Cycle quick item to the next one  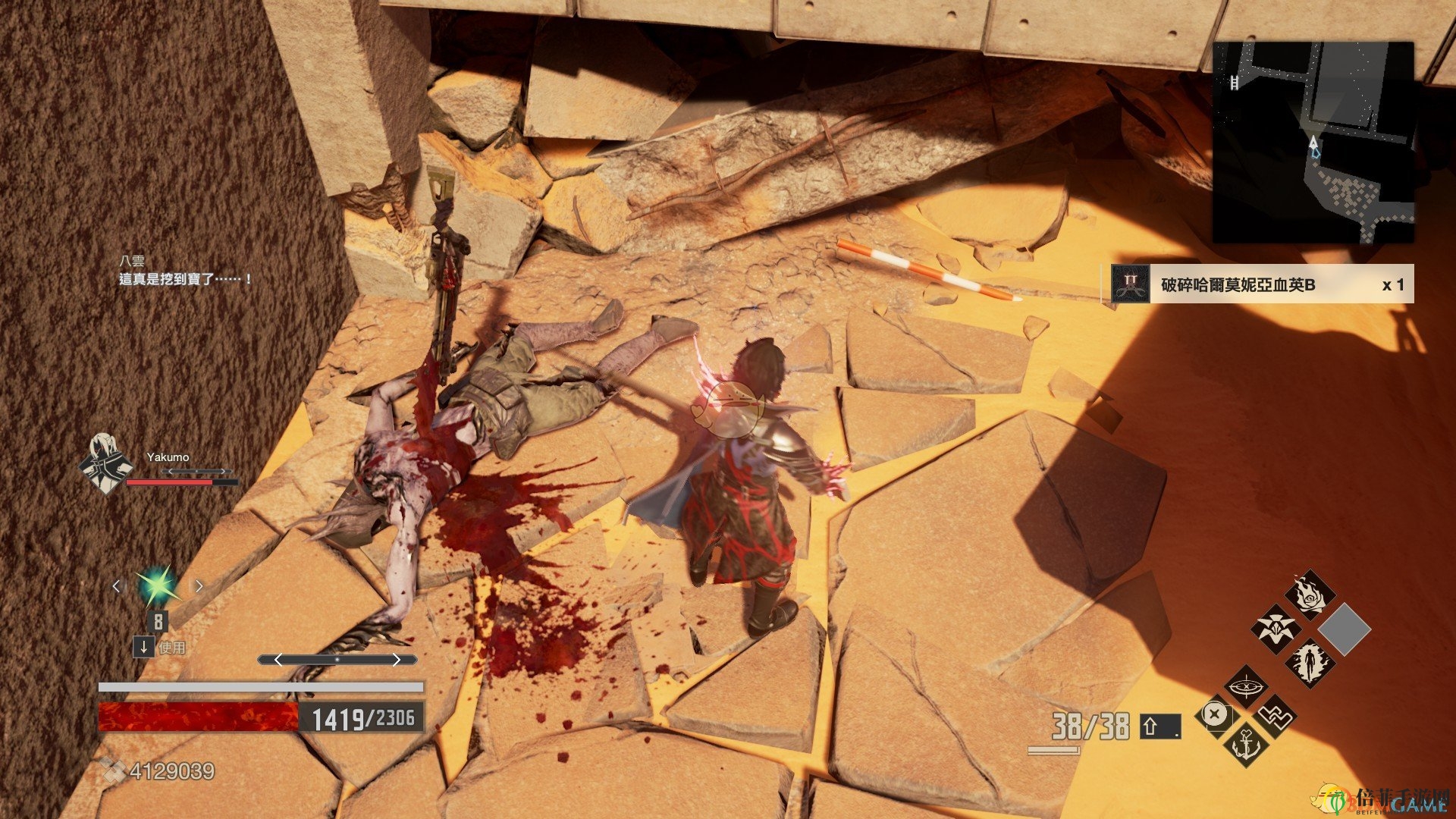click(199, 585)
